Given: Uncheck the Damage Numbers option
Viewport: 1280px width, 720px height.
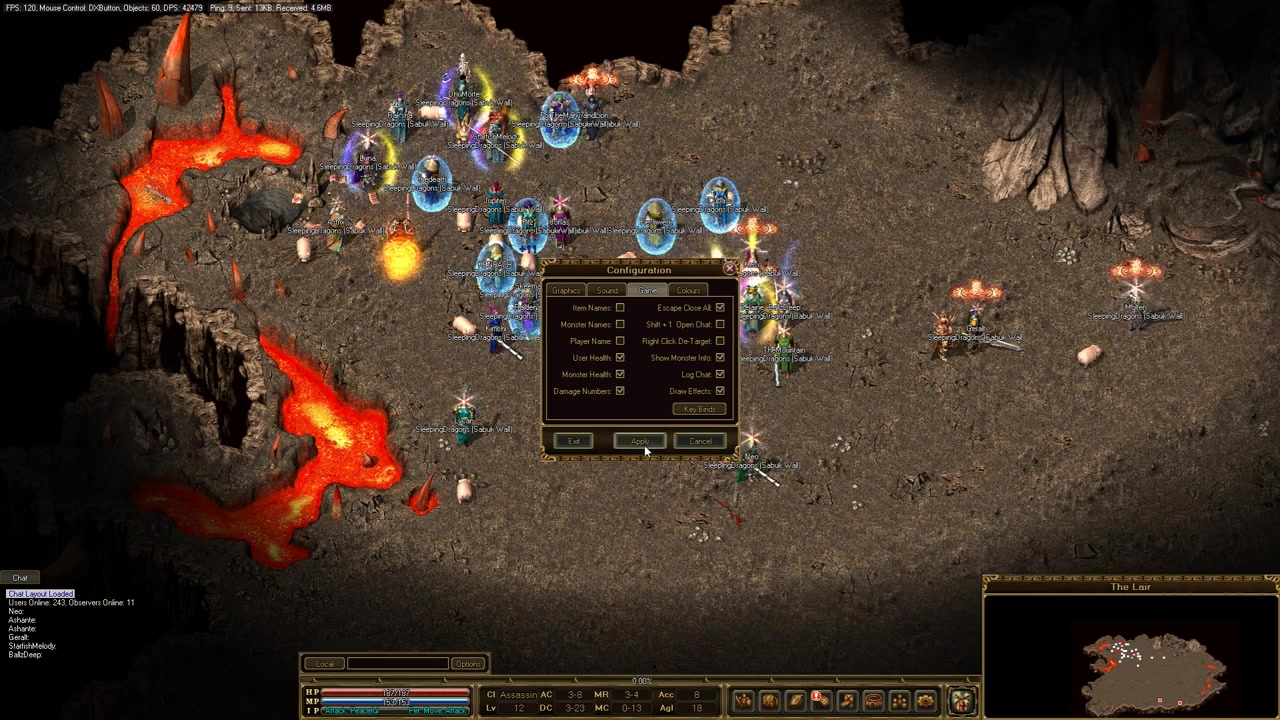Looking at the screenshot, I should coord(620,391).
